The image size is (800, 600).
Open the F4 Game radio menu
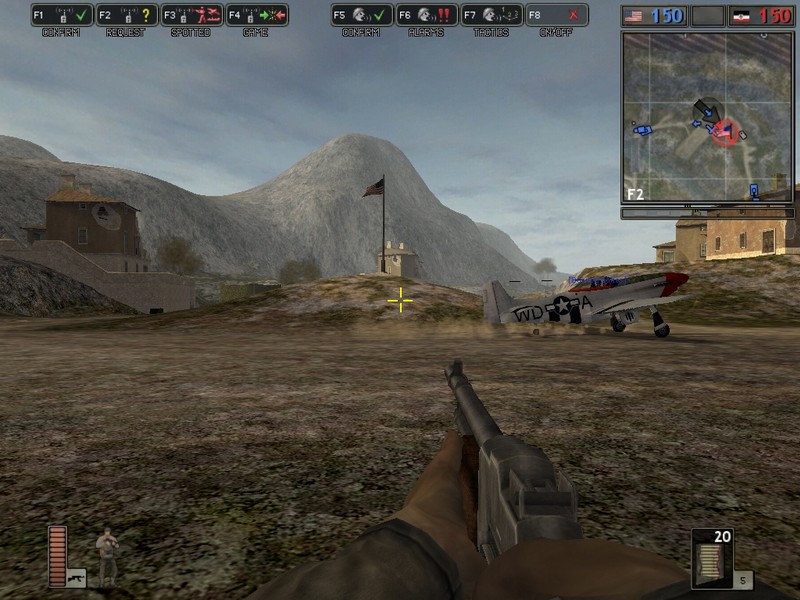coord(256,15)
